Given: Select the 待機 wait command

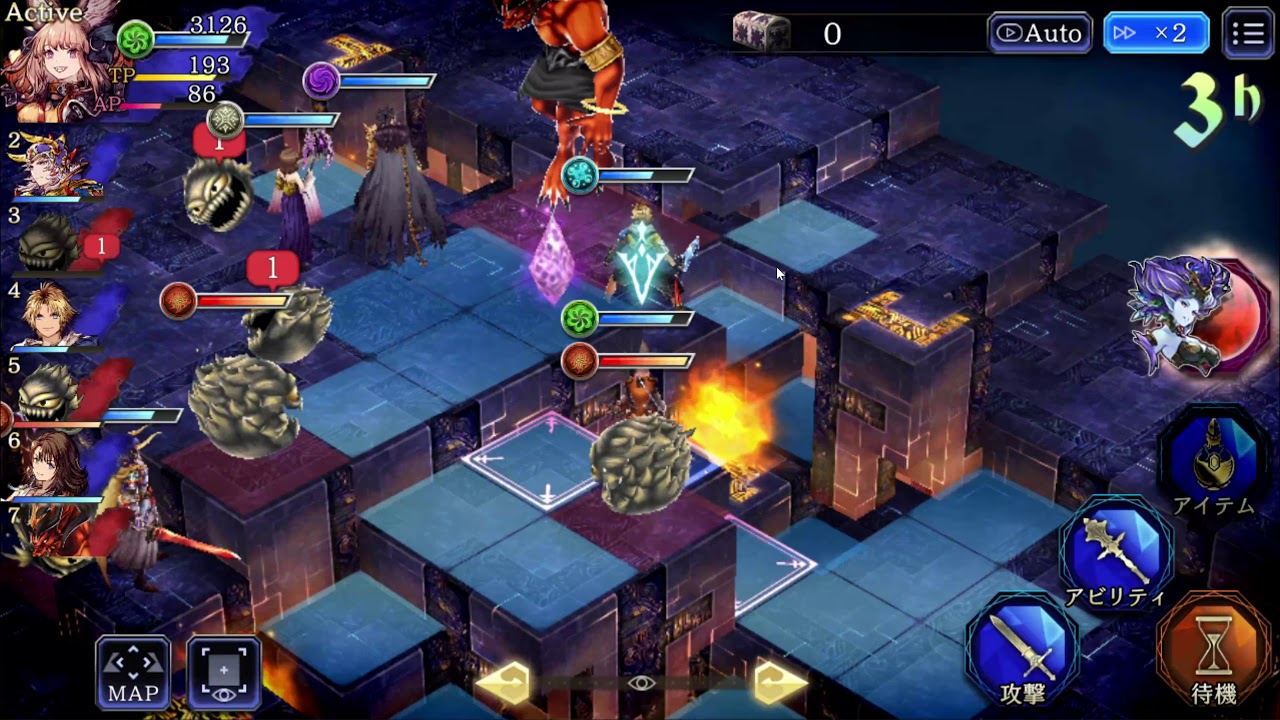Looking at the screenshot, I should click(1215, 652).
